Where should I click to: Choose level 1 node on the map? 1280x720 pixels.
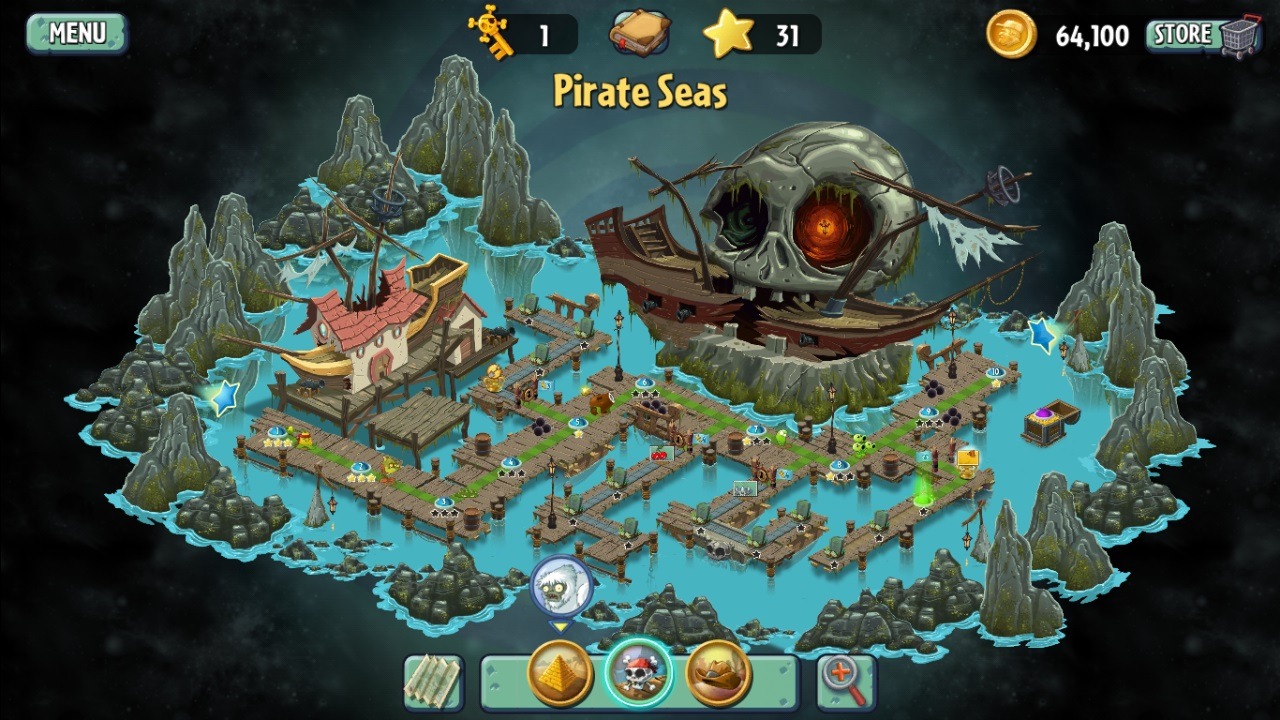point(277,433)
